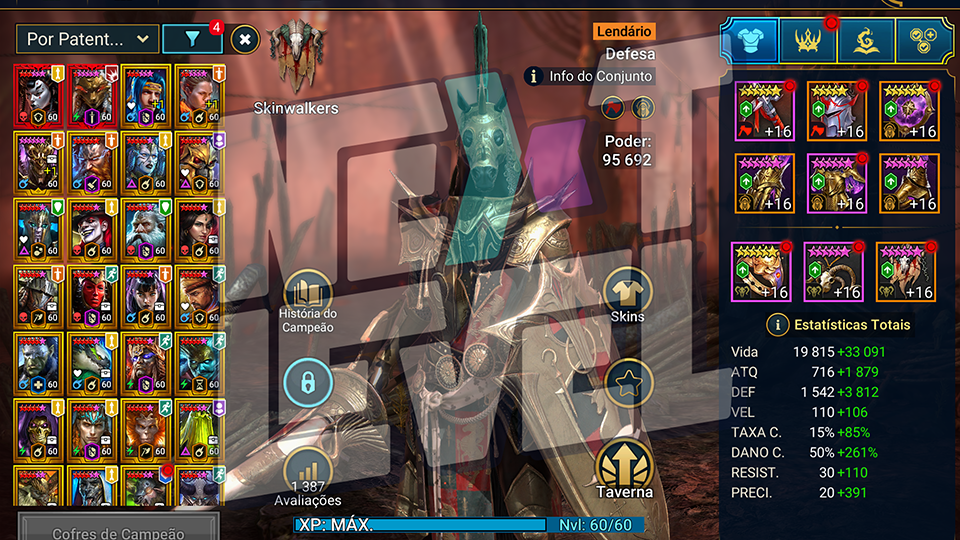Click the star favorite button
This screenshot has width=960, height=540.
point(628,382)
